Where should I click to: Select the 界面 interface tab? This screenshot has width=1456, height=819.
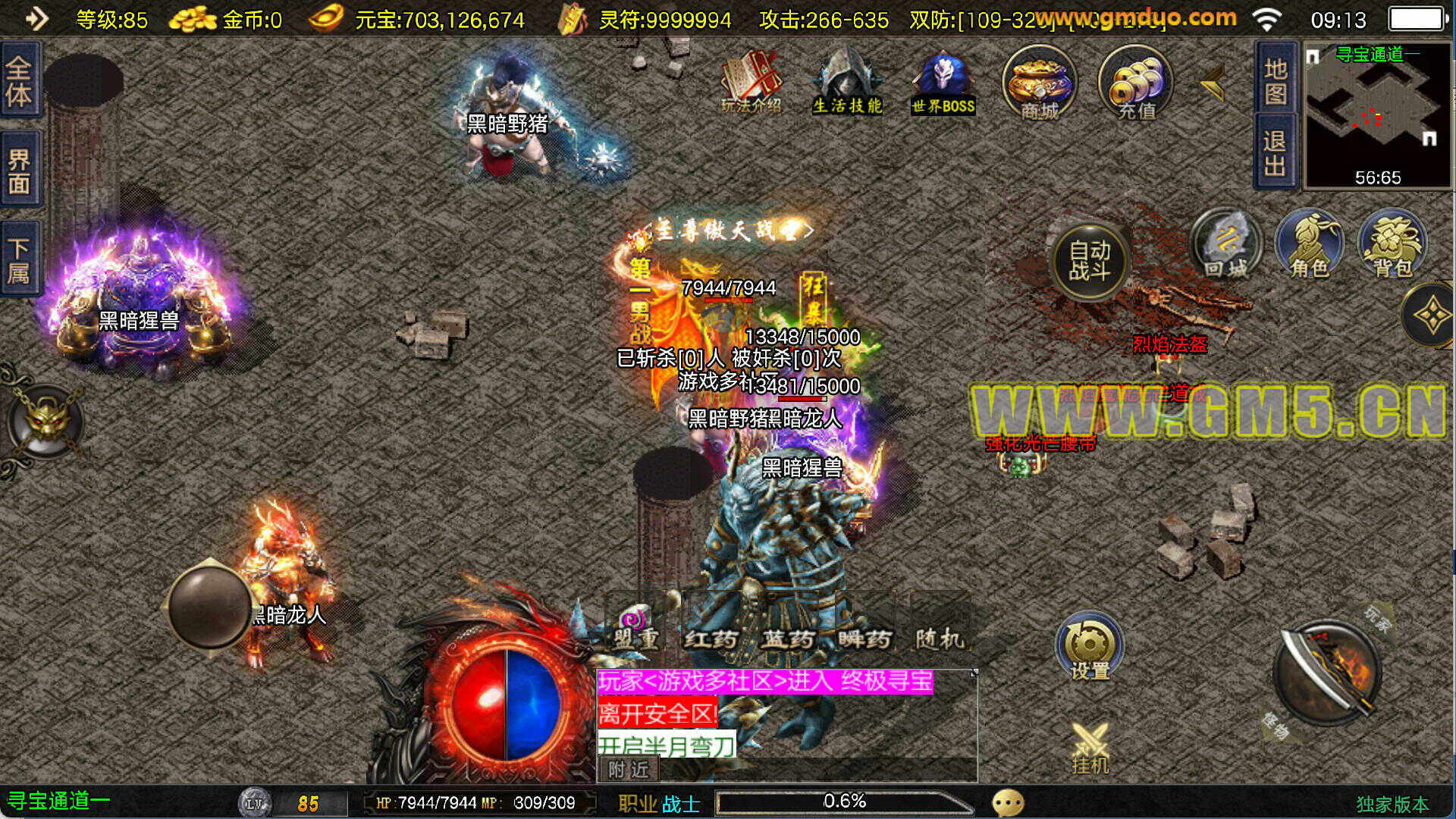pyautogui.click(x=20, y=171)
